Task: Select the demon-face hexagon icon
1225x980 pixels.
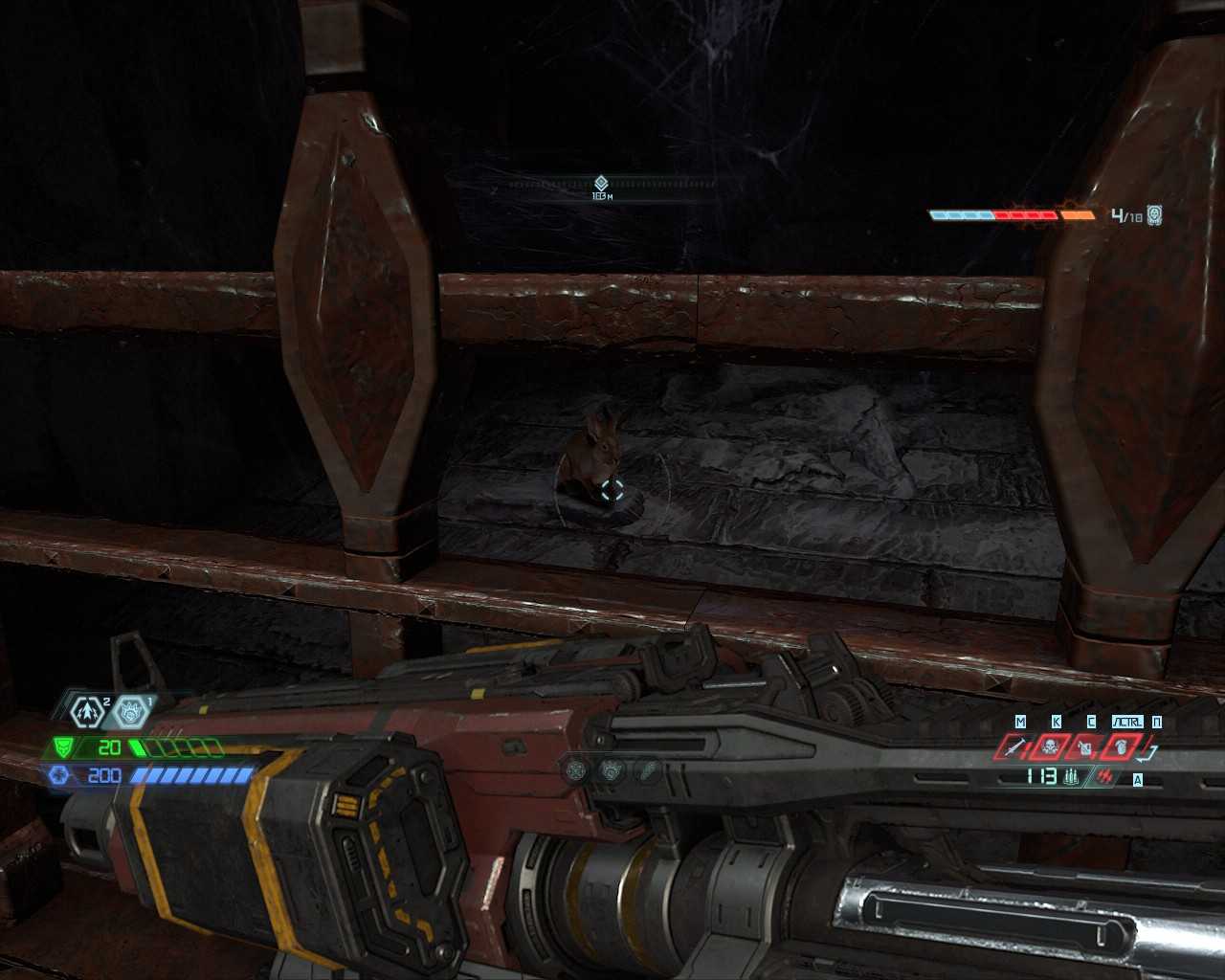Action: 130,712
